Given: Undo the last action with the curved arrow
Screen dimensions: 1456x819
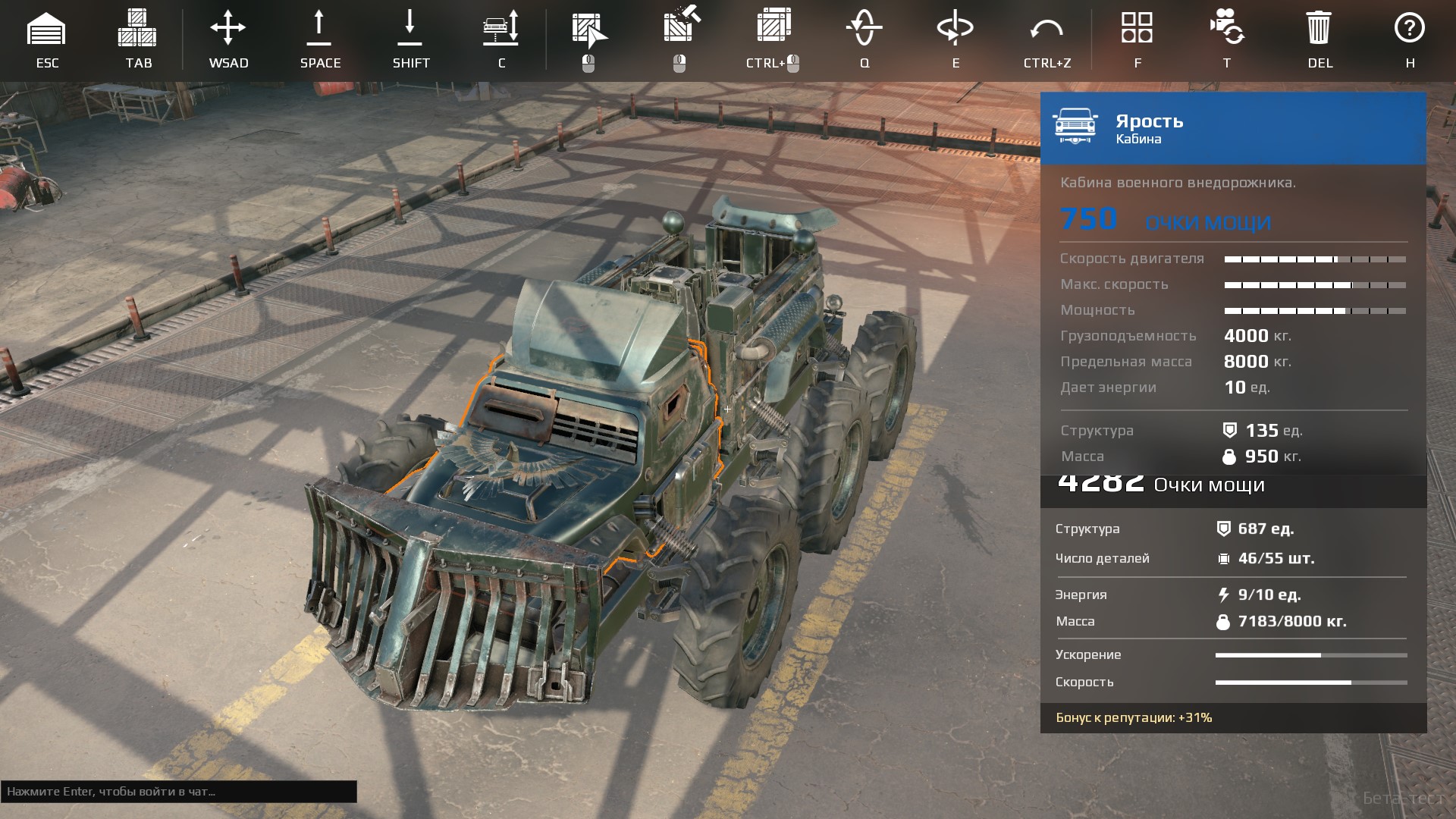Looking at the screenshot, I should point(1046,30).
